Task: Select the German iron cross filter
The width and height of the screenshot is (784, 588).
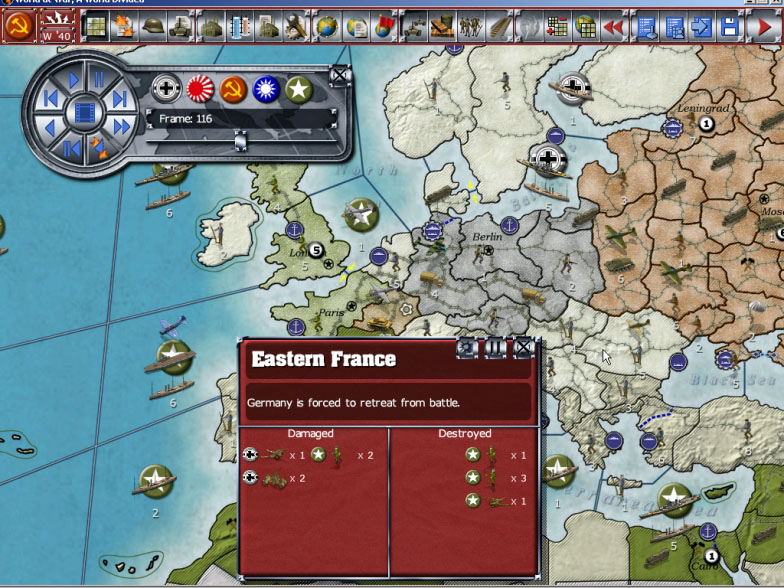Action: click(166, 90)
